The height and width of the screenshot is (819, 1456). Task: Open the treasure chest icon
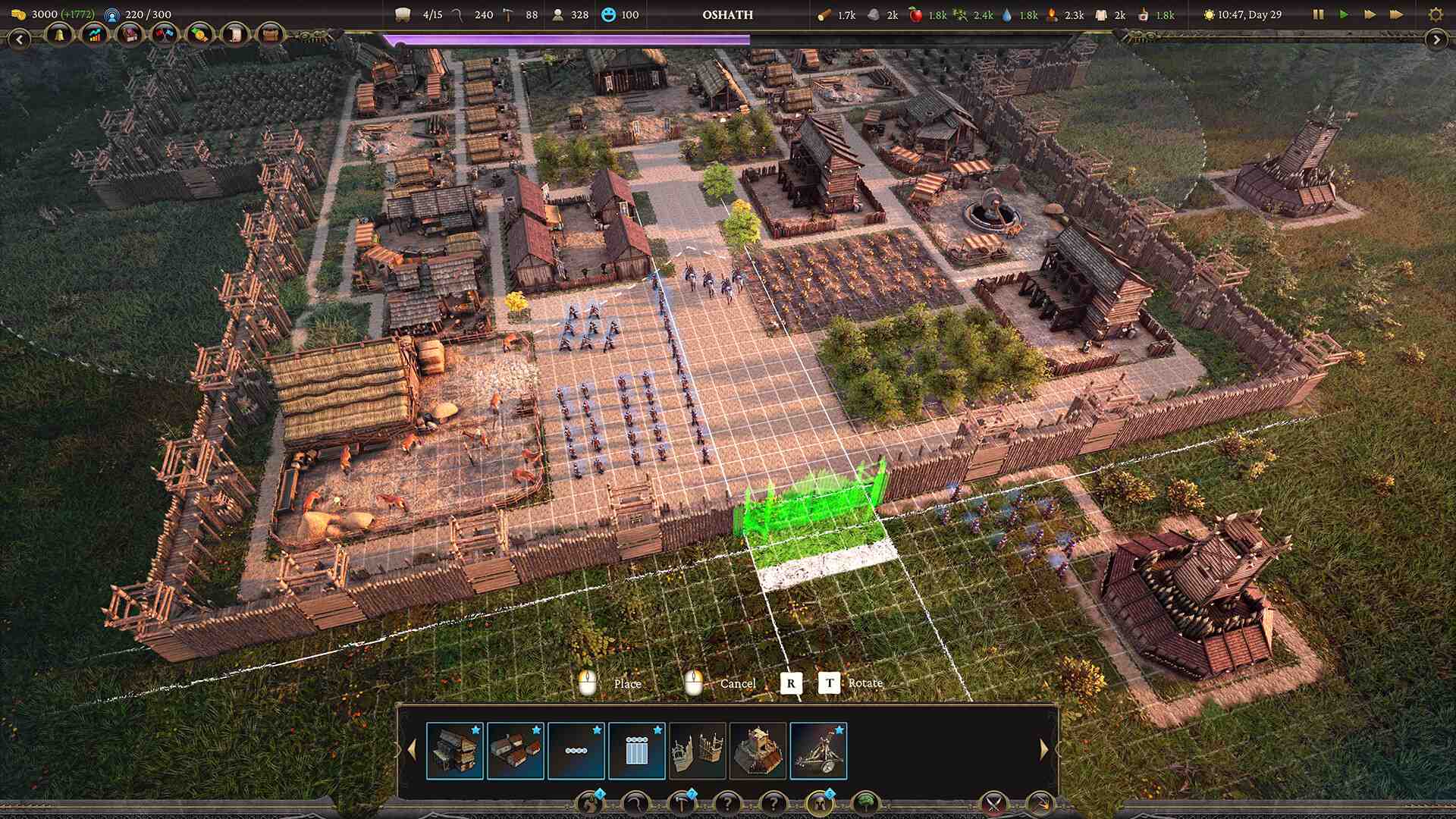(x=269, y=35)
